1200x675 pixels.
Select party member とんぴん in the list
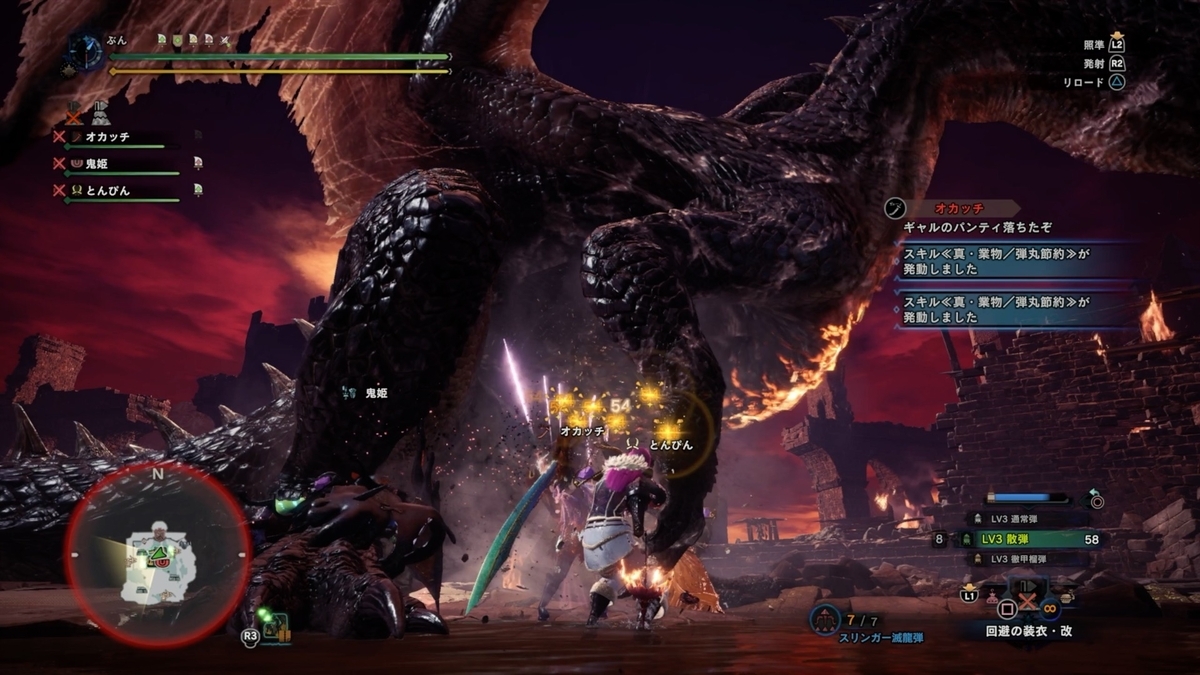click(x=107, y=190)
